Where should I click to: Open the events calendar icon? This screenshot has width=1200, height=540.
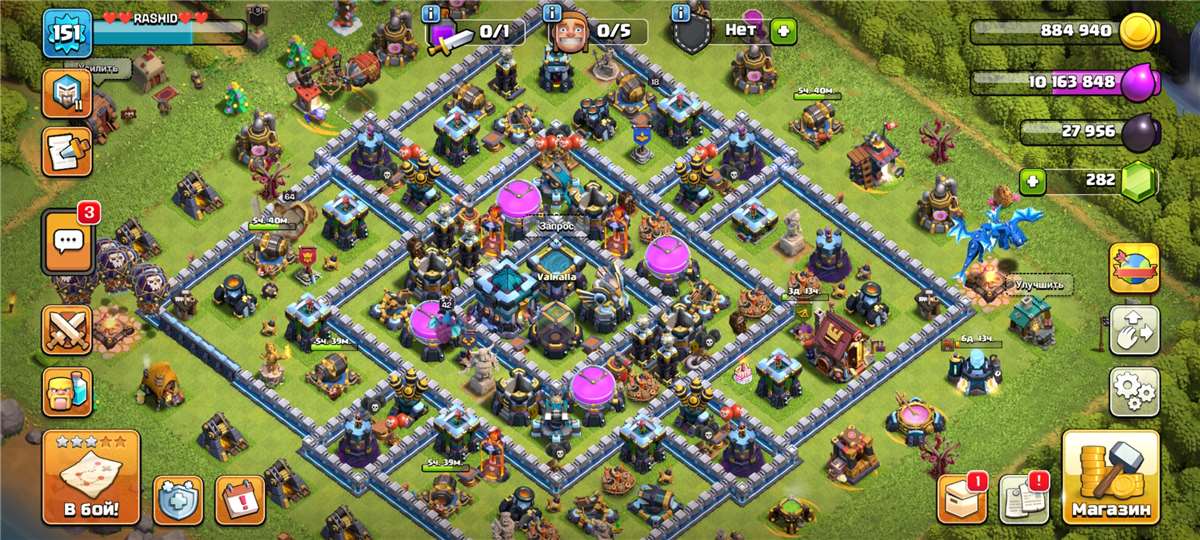tap(240, 499)
